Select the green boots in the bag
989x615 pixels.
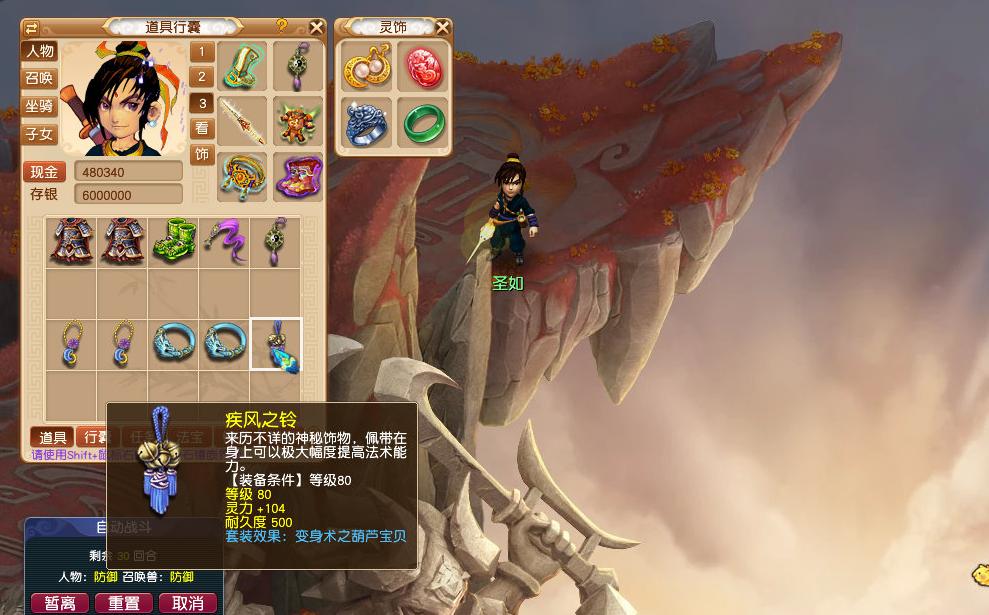tap(173, 242)
